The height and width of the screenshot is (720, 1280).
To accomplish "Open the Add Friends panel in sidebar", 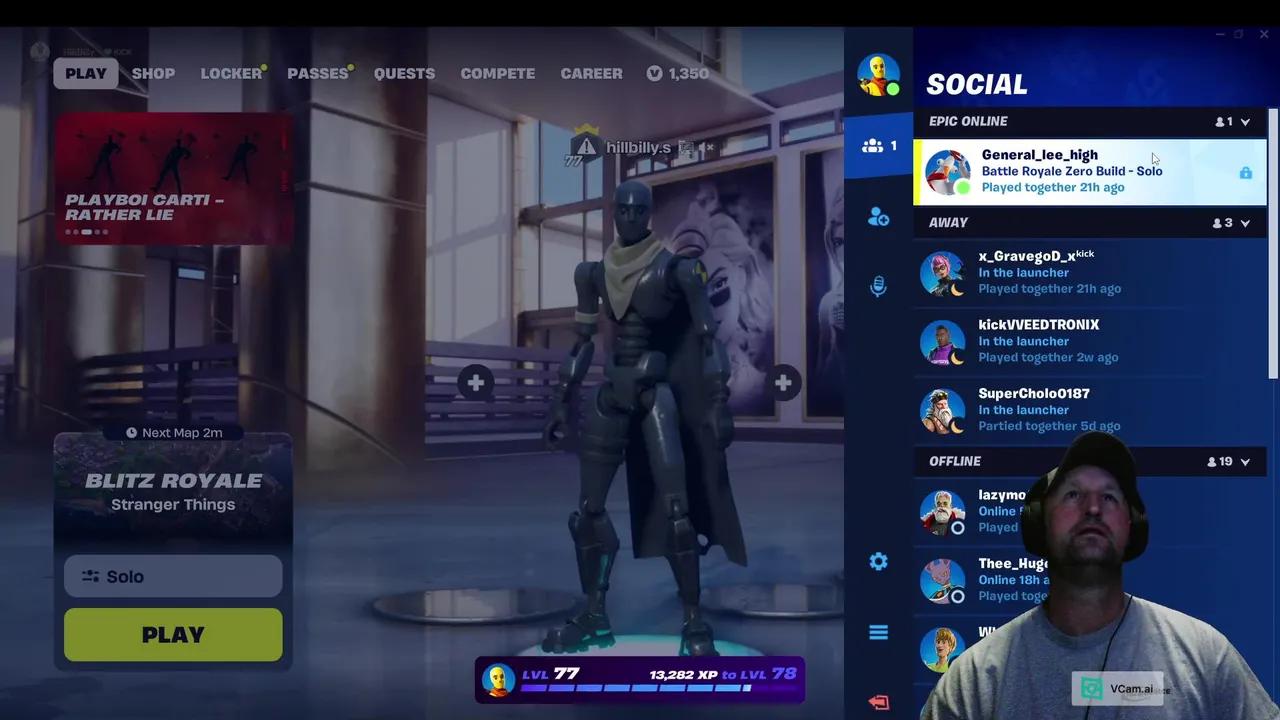I will tap(878, 218).
